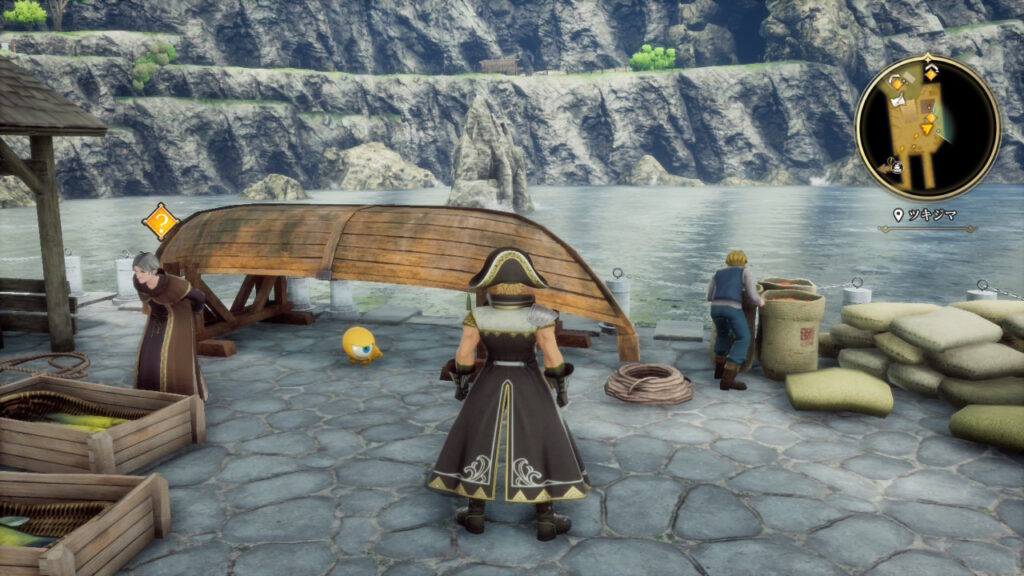The height and width of the screenshot is (576, 1024).
Task: Select the orange question mark quest marker
Action: tap(160, 221)
